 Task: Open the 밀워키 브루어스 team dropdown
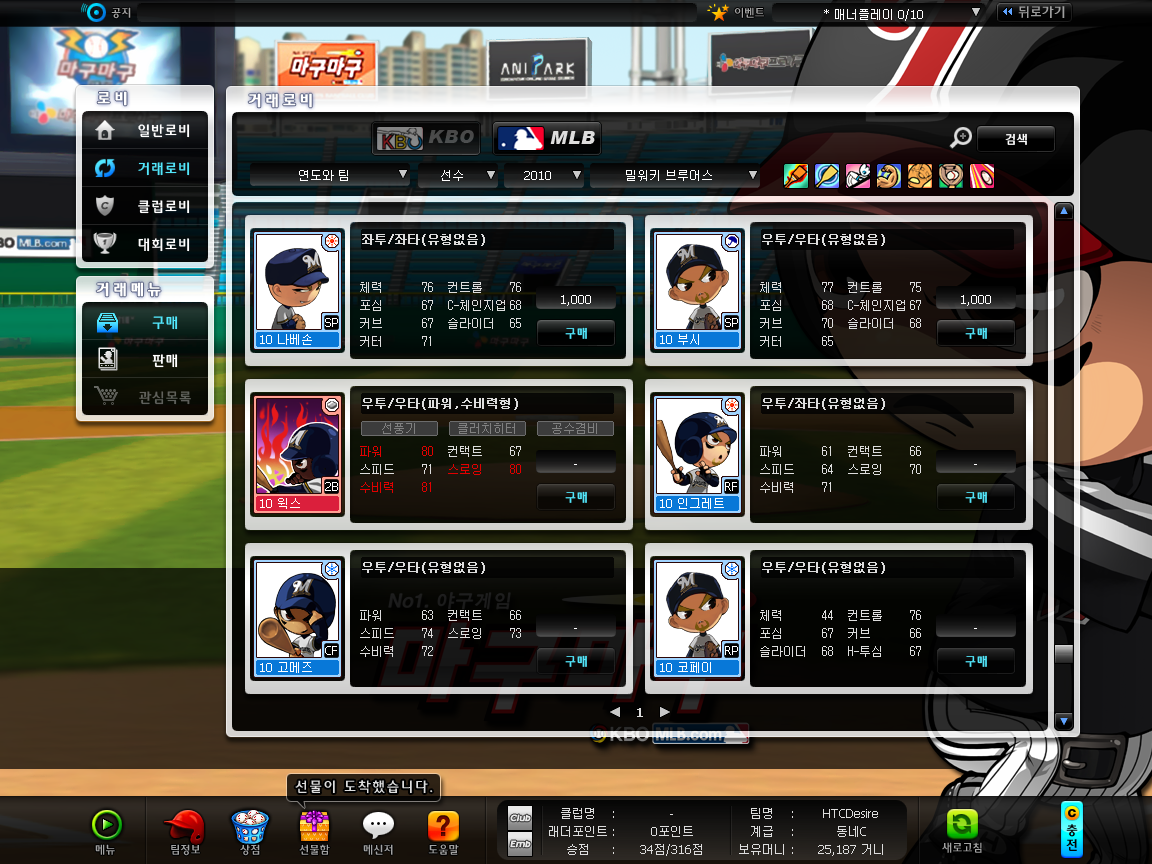pyautogui.click(x=675, y=175)
